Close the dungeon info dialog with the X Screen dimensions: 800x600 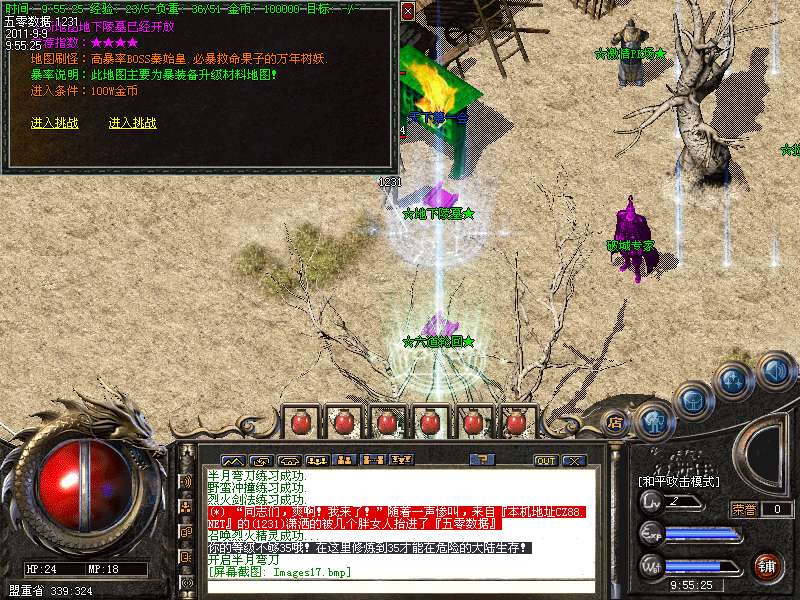[407, 11]
